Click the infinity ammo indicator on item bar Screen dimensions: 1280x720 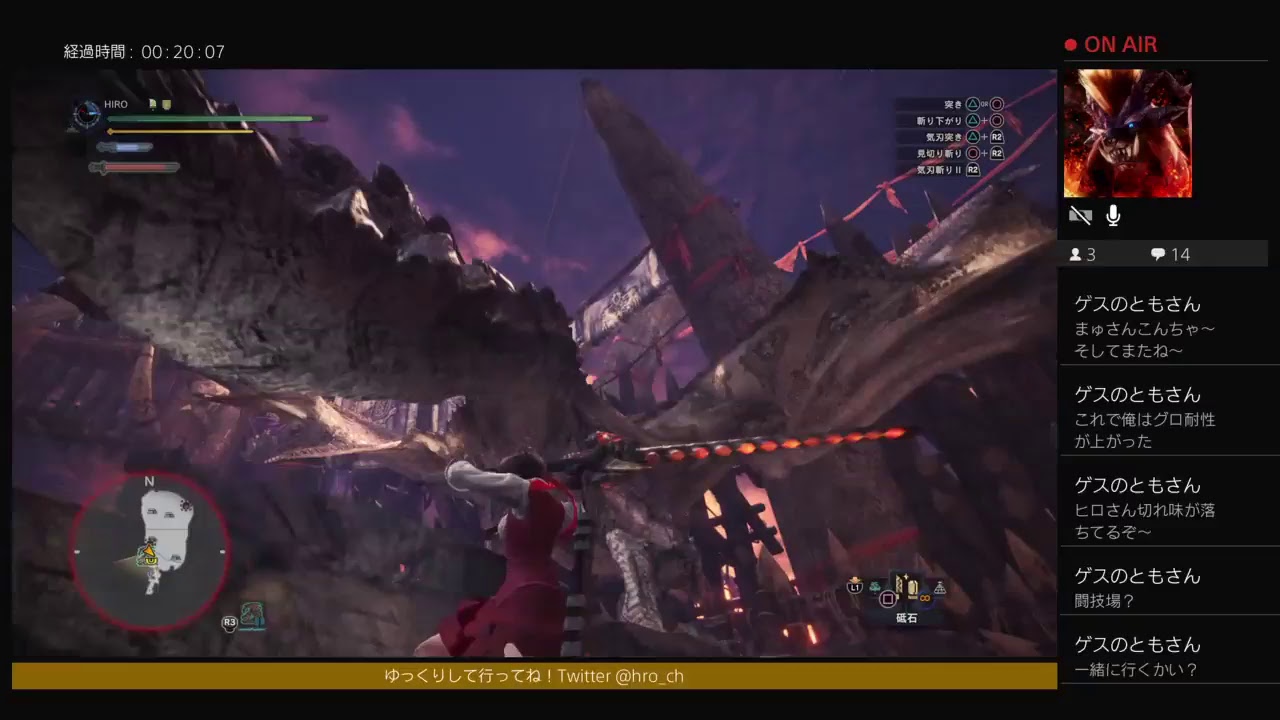[923, 597]
